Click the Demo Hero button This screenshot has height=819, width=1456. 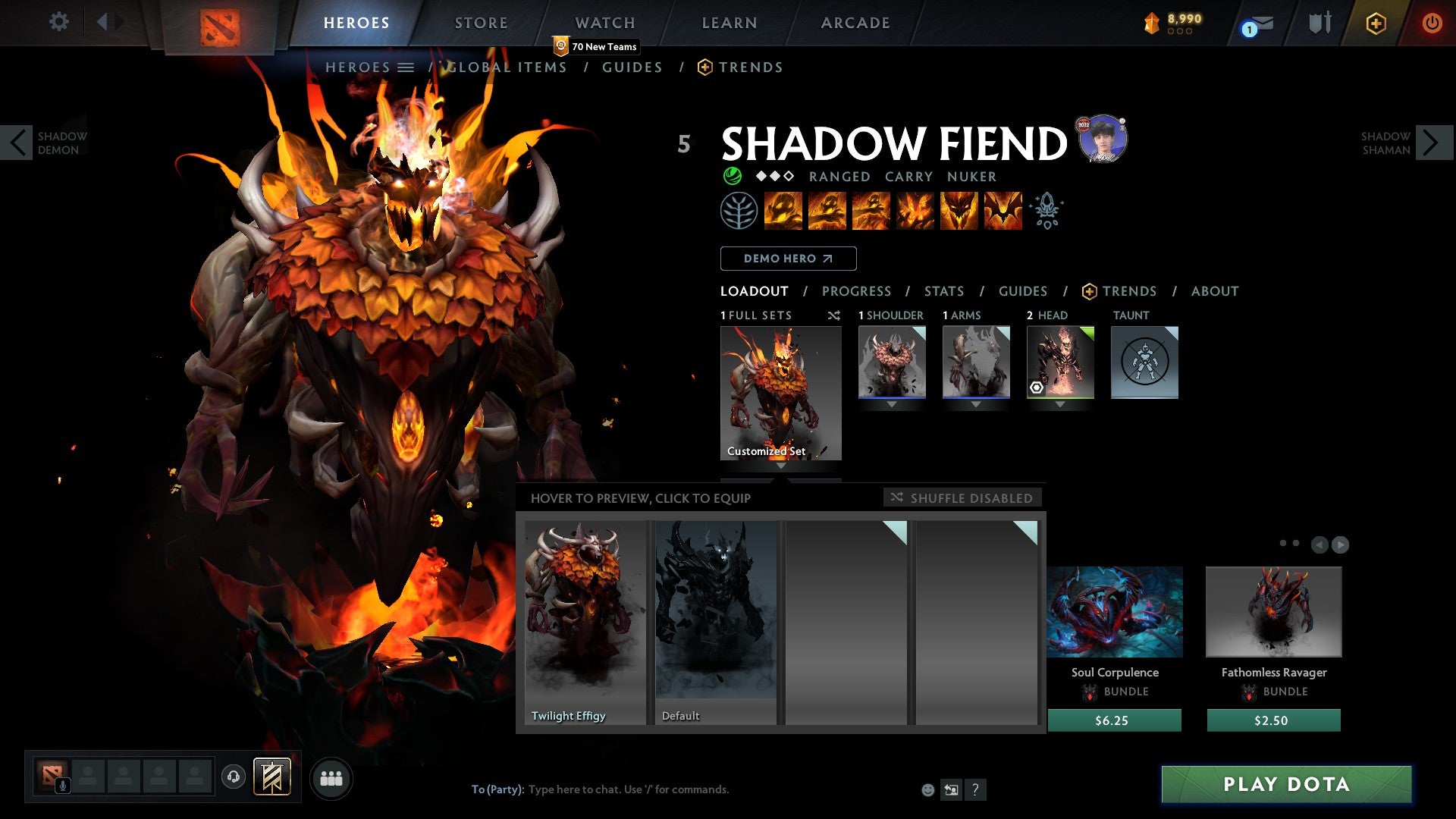pyautogui.click(x=787, y=259)
